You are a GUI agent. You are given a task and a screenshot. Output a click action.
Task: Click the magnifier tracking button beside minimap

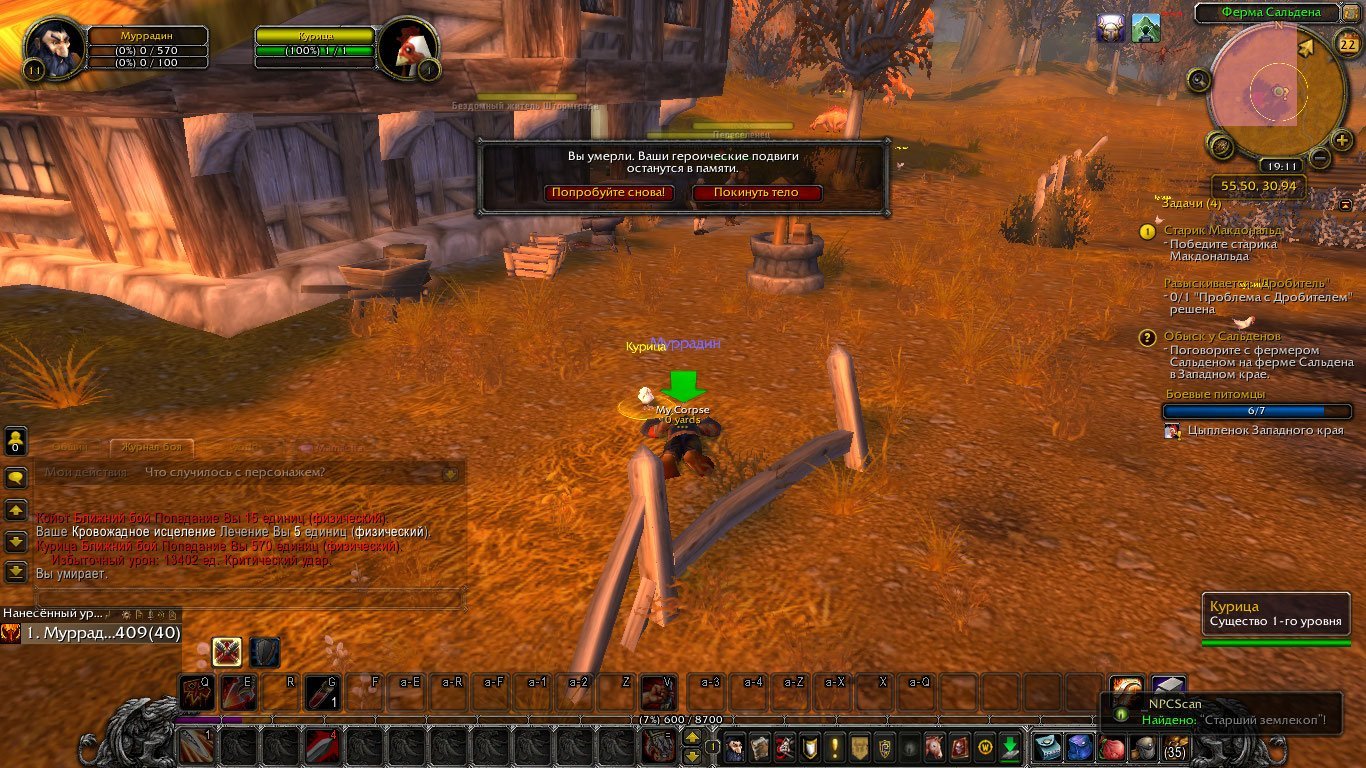[x=1198, y=81]
